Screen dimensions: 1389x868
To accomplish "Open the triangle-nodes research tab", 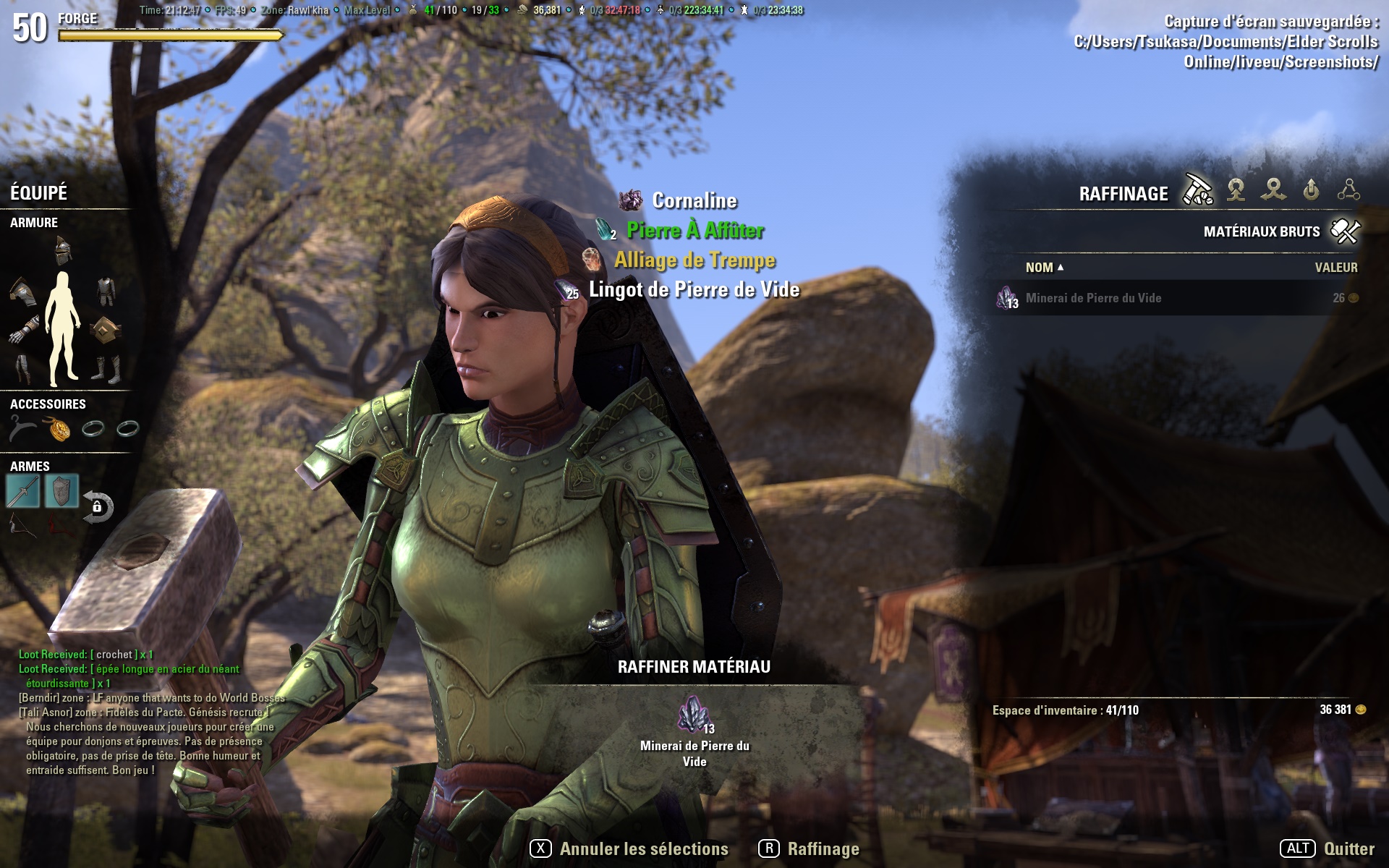I will coord(1348,191).
